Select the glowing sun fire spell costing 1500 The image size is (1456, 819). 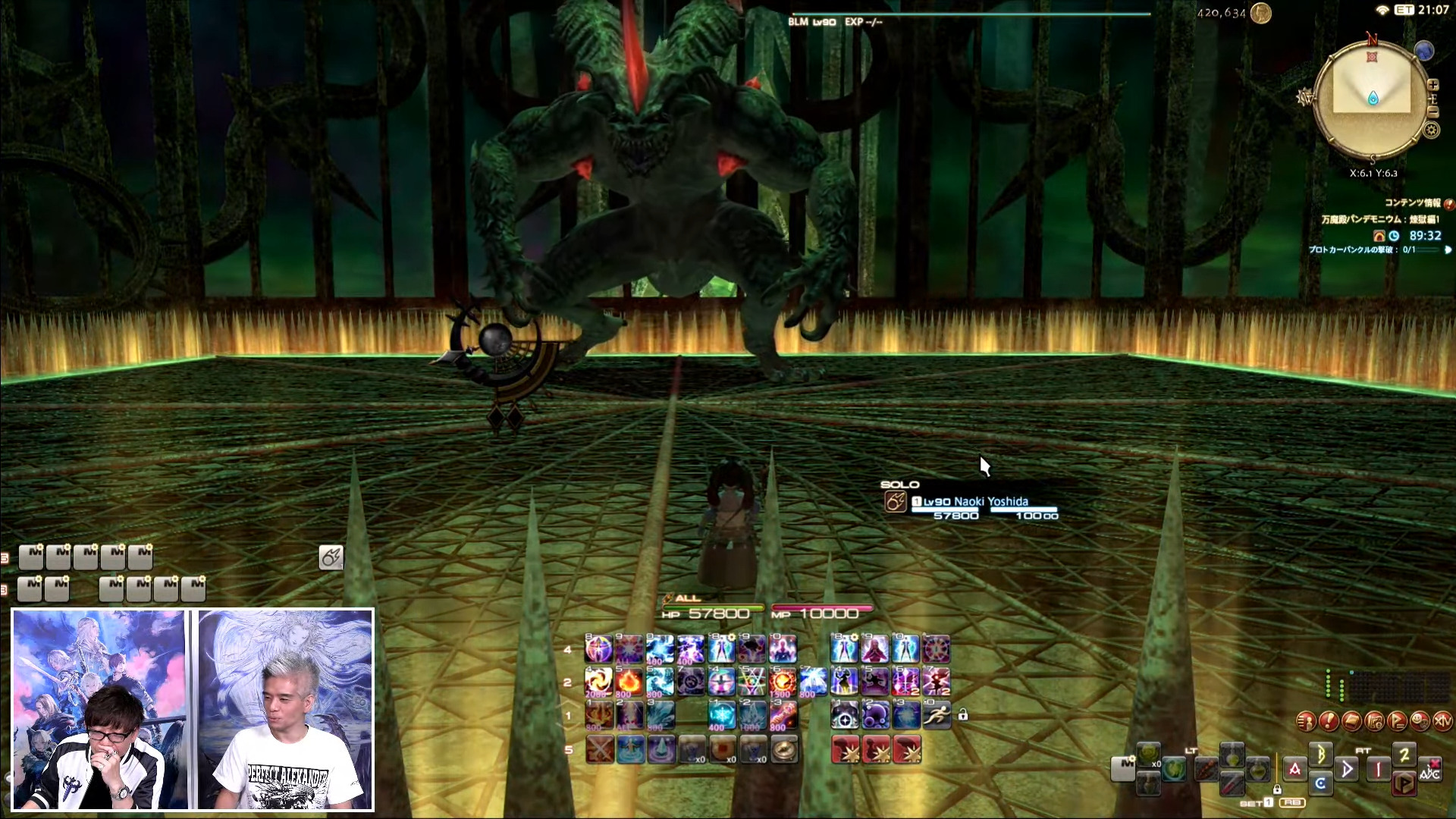point(783,682)
